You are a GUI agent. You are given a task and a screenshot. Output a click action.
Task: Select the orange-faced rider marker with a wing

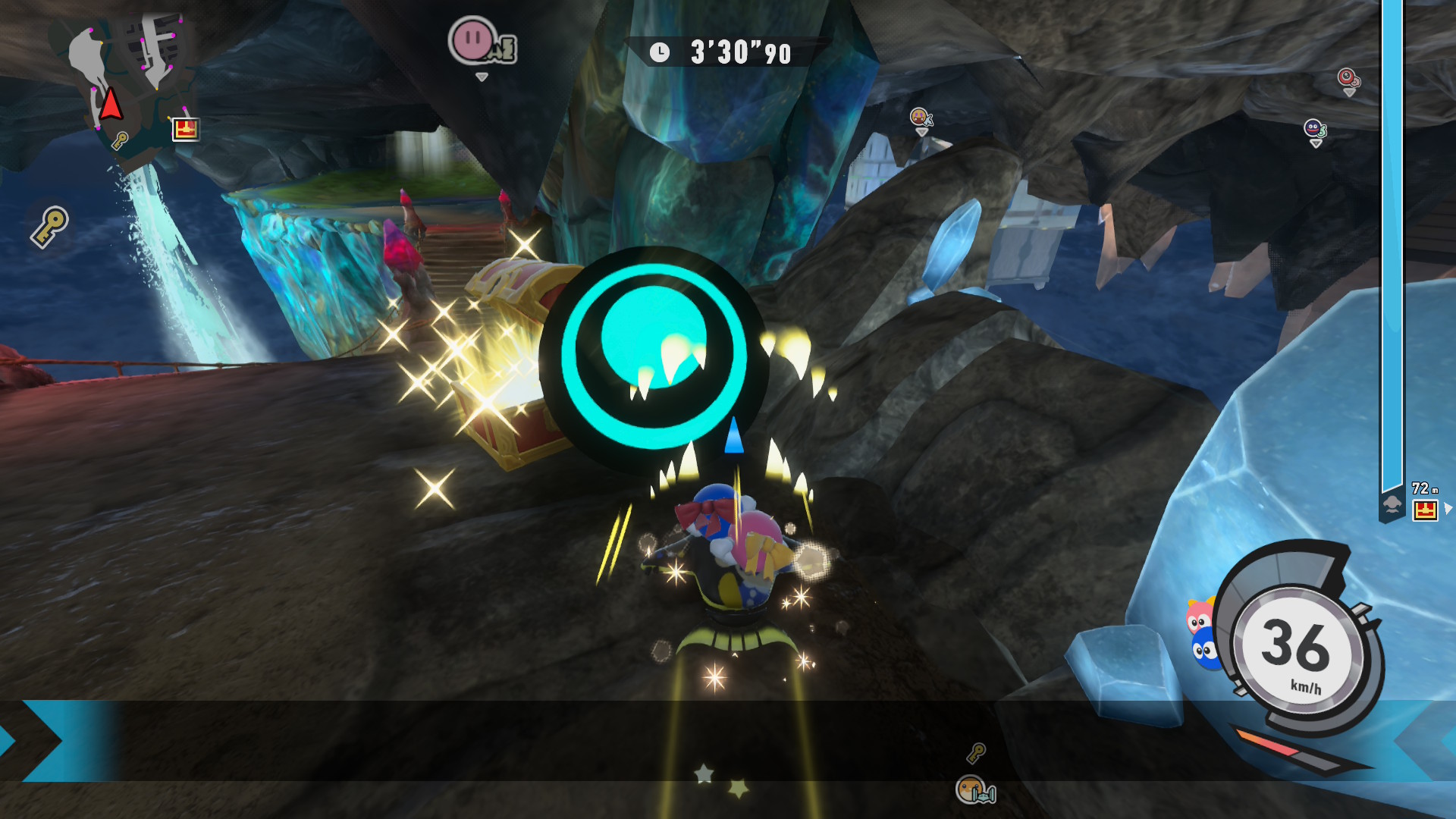920,117
